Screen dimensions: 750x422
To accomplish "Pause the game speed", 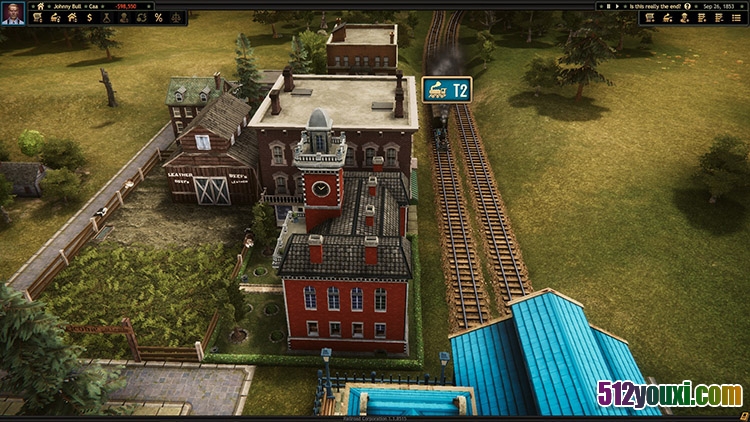I will 609,6.
